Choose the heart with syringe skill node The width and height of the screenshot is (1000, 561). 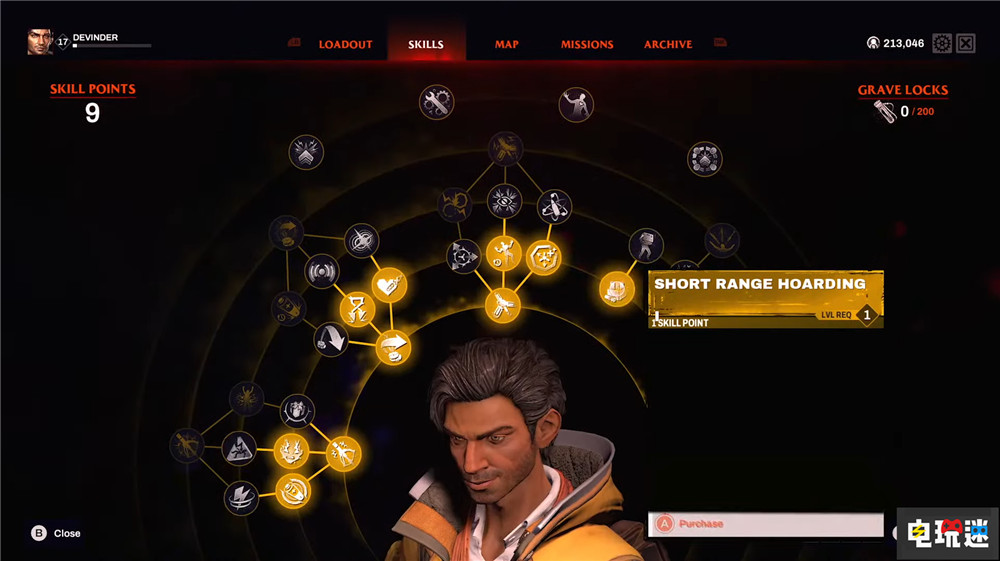click(x=389, y=286)
